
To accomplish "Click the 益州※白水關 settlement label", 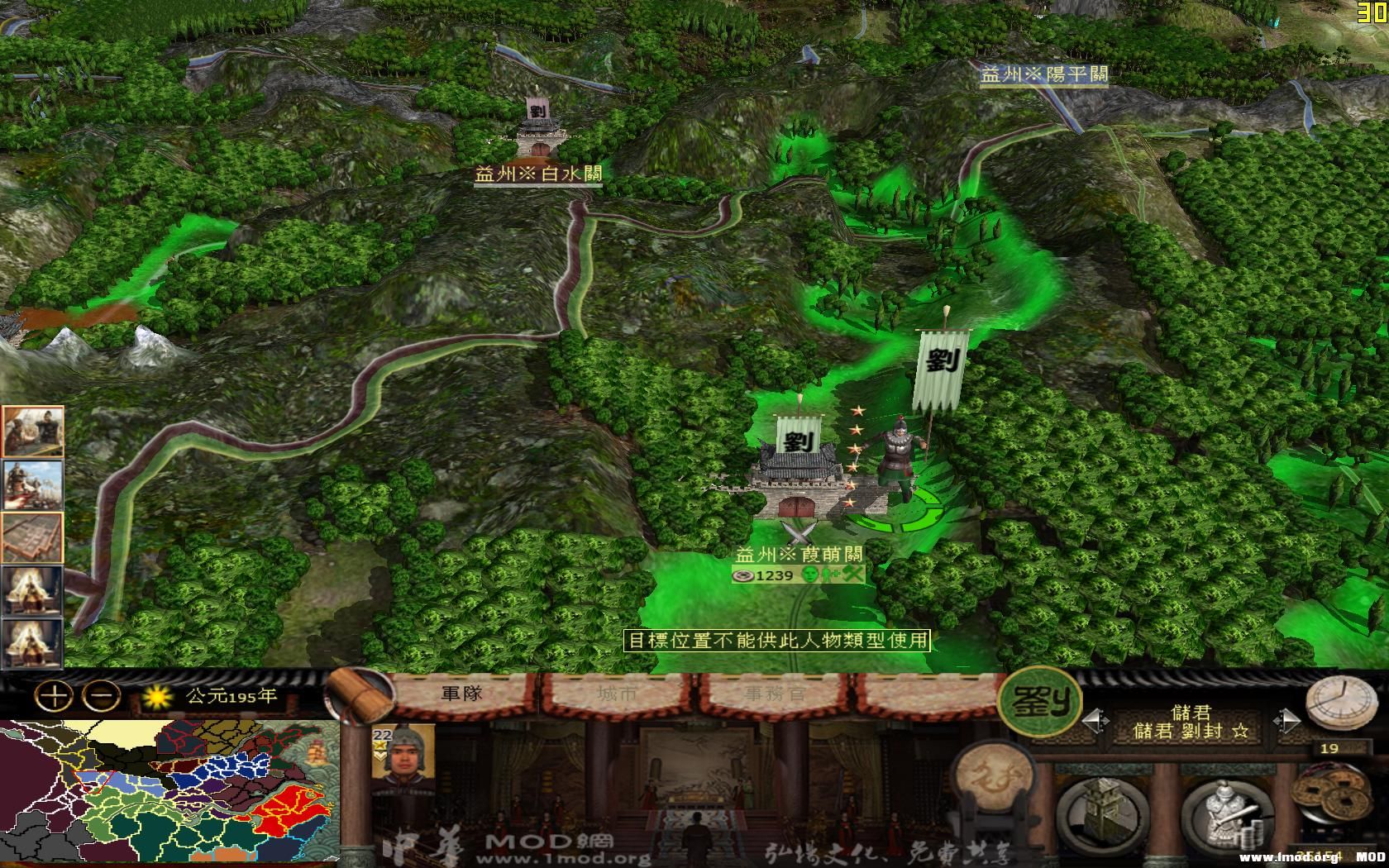I will [537, 173].
